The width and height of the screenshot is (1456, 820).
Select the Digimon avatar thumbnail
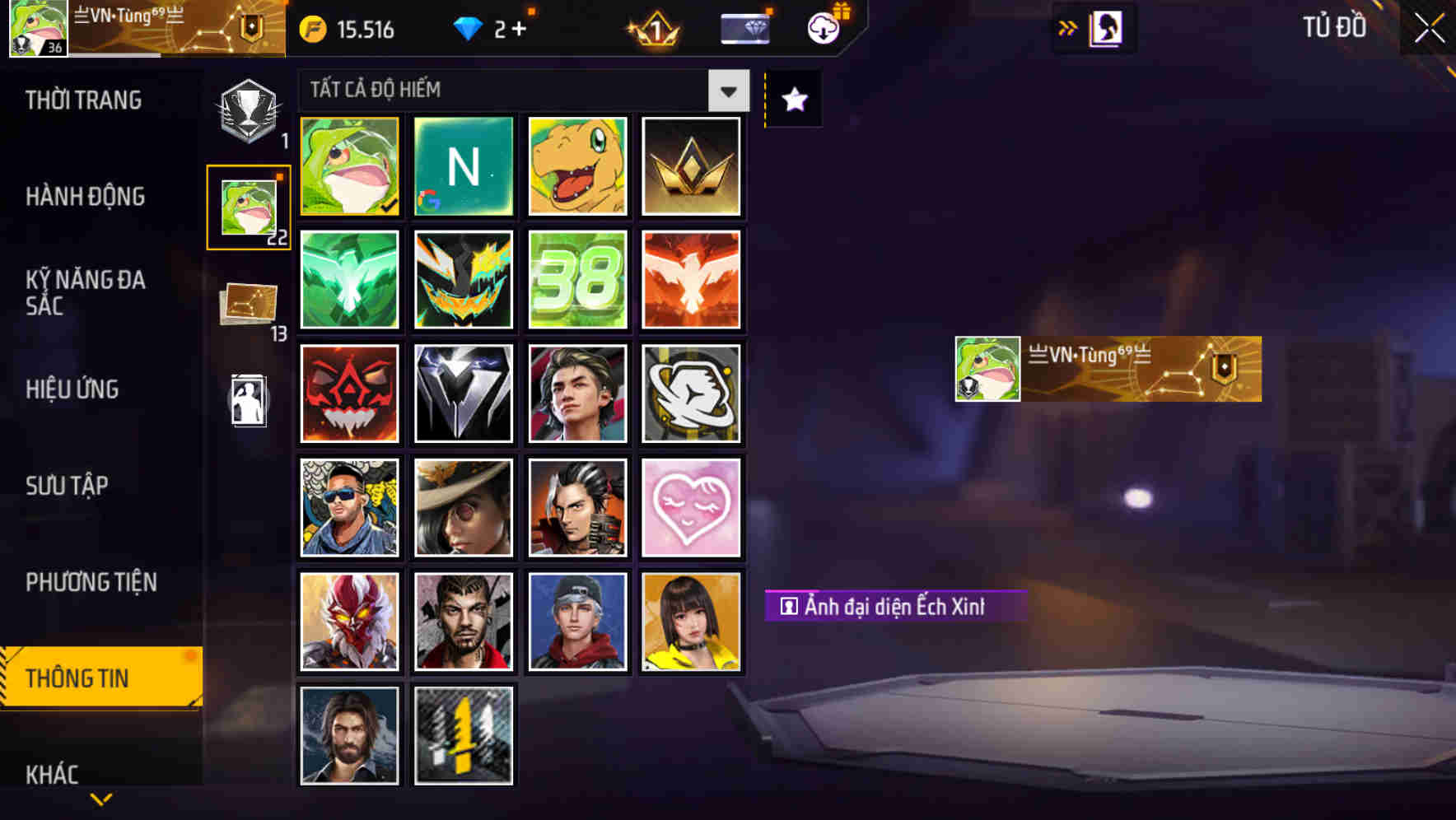point(577,166)
